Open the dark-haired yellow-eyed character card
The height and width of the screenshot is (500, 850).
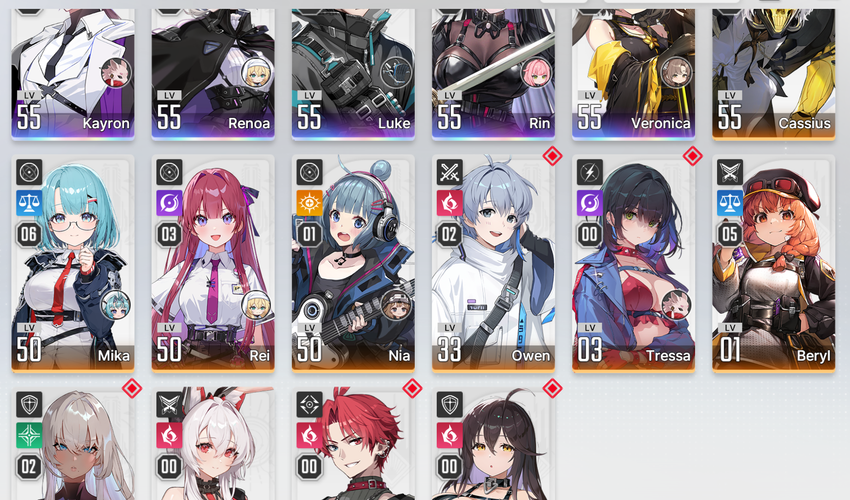pyautogui.click(x=492, y=445)
